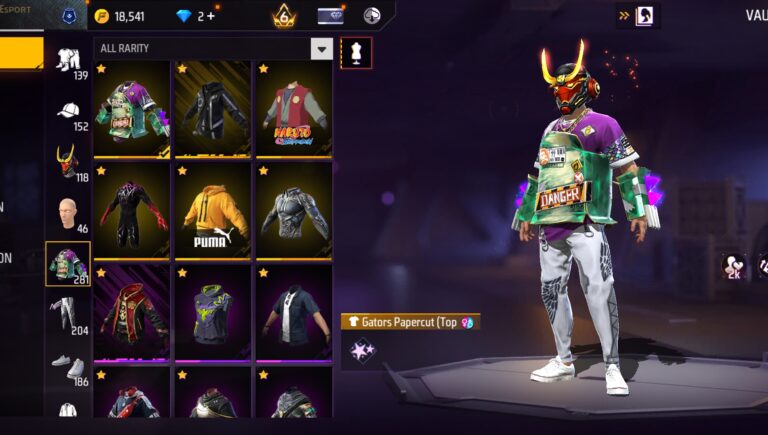Image resolution: width=768 pixels, height=435 pixels.
Task: Open the white cap headwear category
Action: coord(68,112)
